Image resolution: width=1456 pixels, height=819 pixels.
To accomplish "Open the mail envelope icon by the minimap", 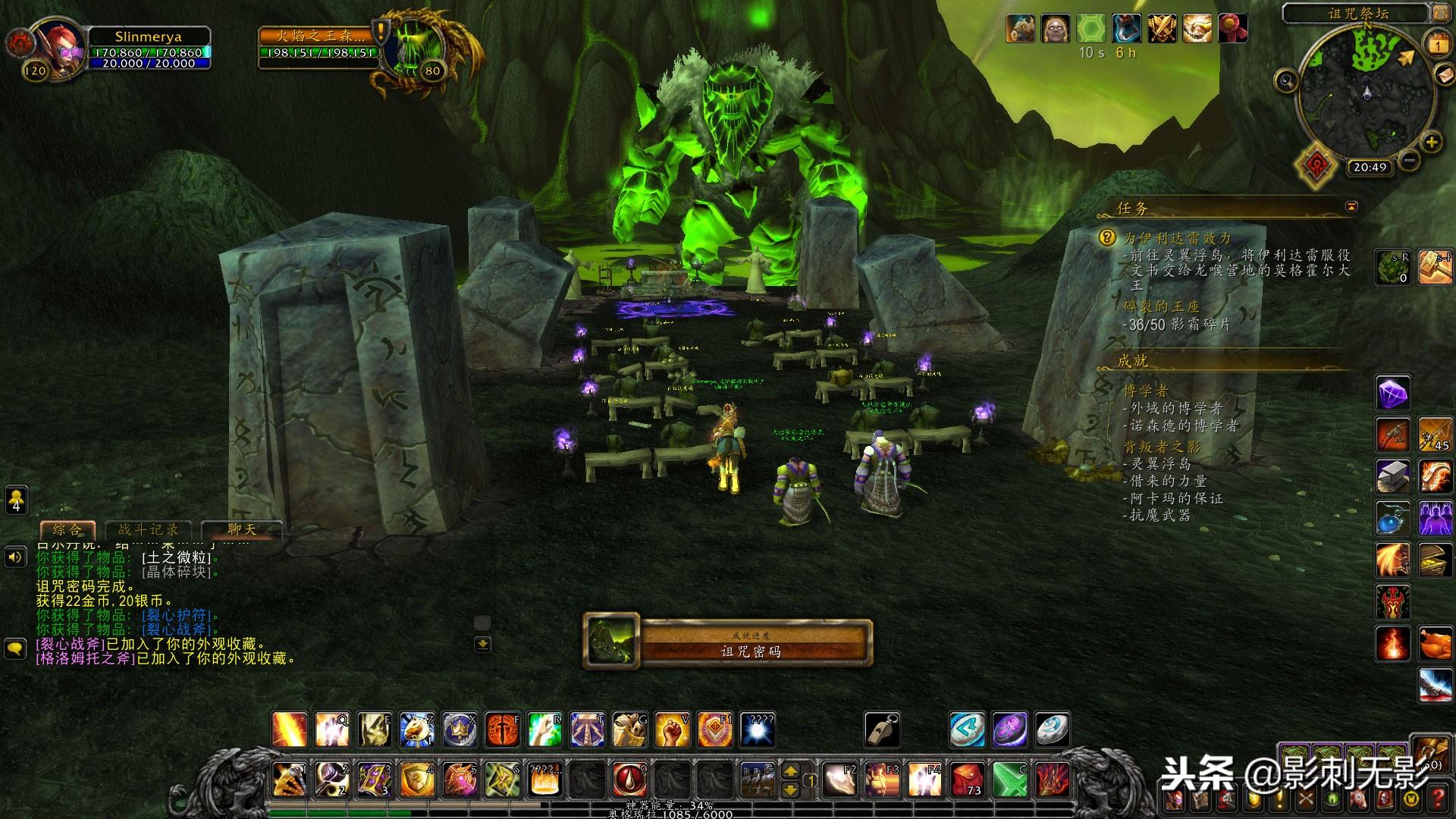I will (x=1445, y=75).
